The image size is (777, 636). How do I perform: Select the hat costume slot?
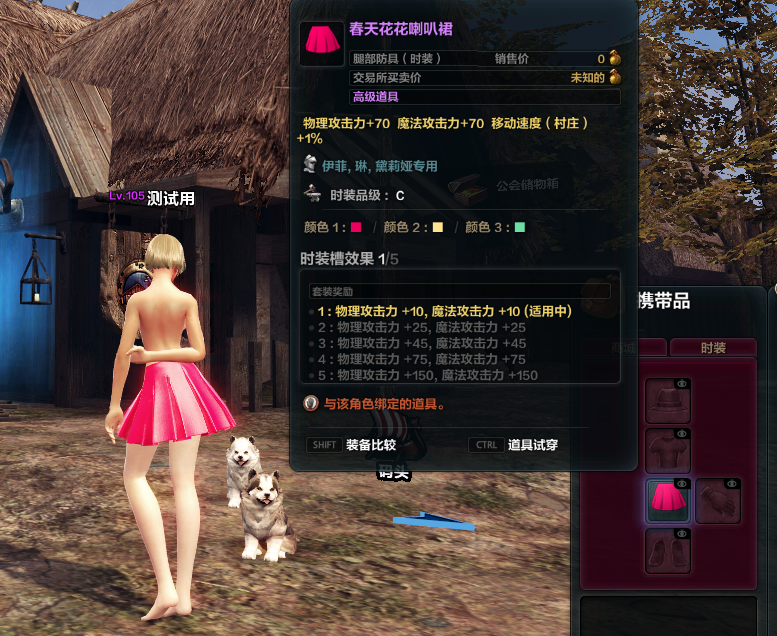click(665, 400)
